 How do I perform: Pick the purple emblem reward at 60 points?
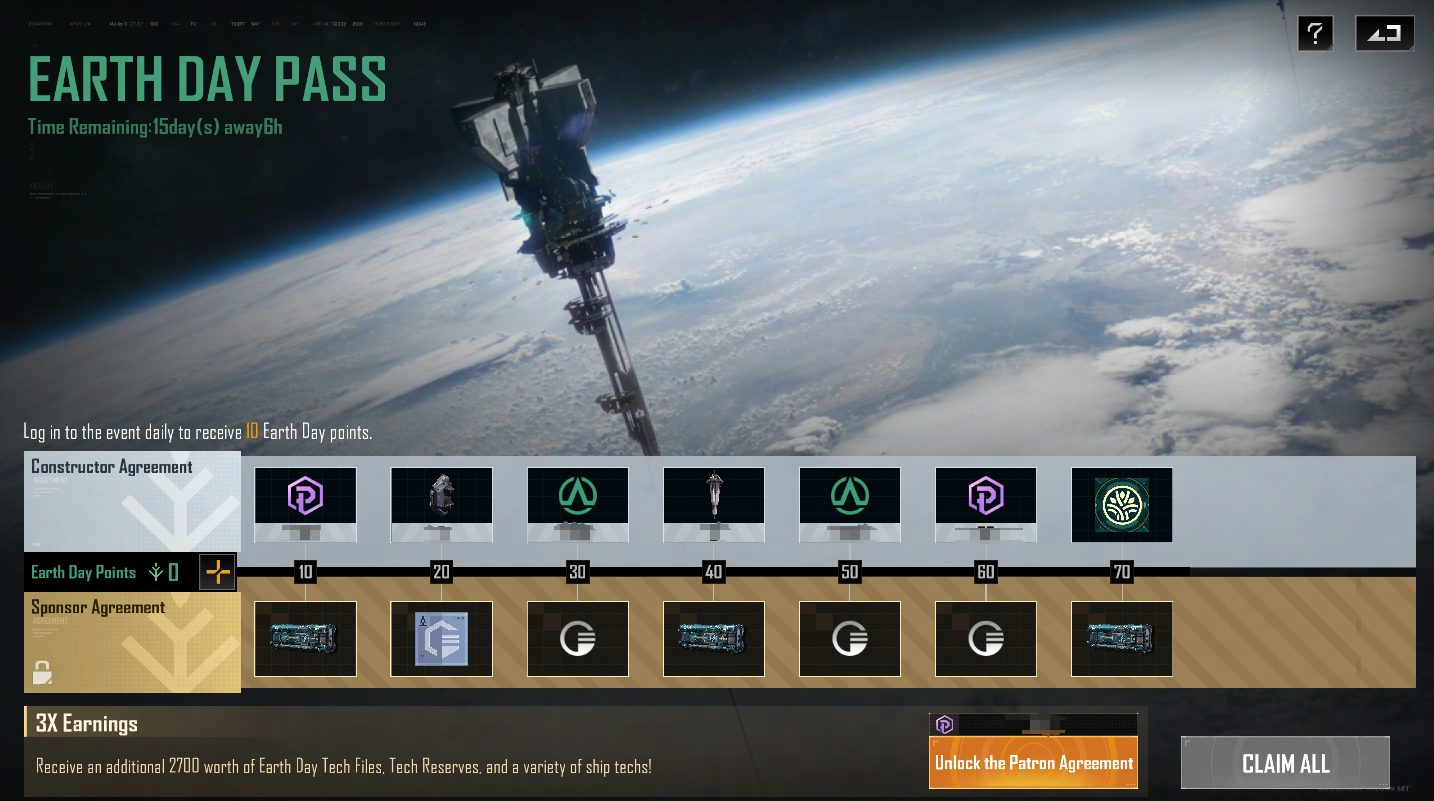click(x=985, y=496)
